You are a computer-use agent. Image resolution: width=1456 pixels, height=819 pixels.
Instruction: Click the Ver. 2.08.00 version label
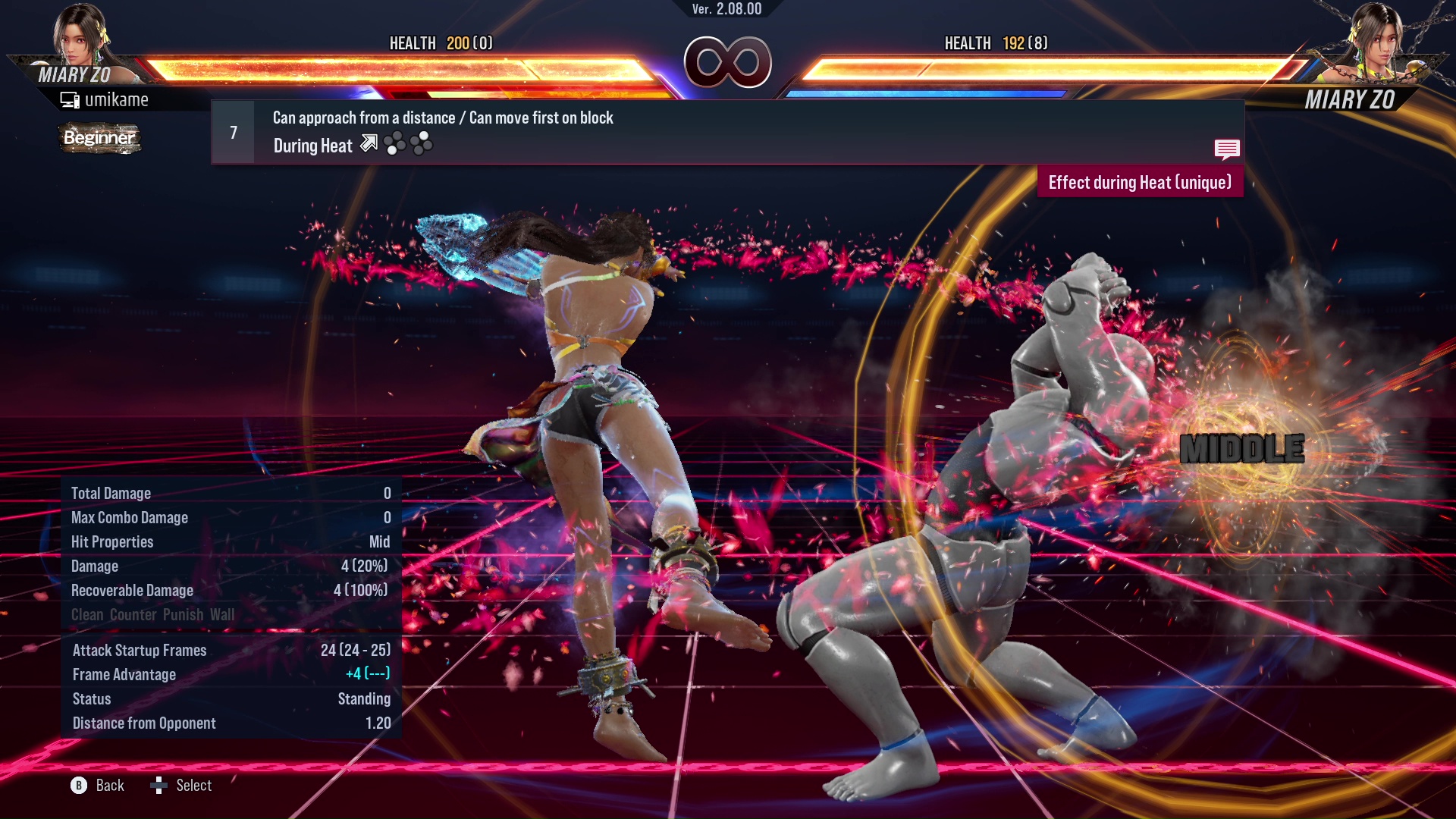(726, 9)
